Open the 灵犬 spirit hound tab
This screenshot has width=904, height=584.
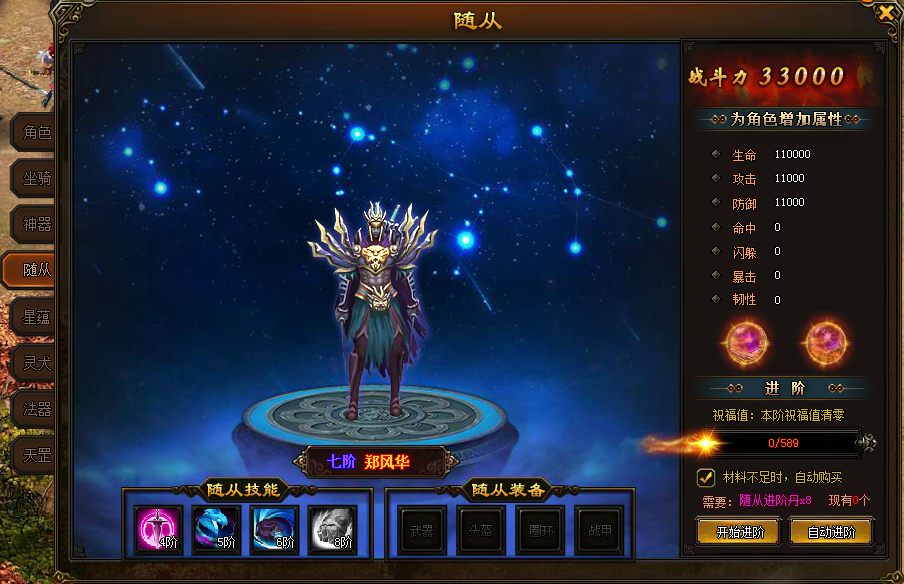pos(36,363)
